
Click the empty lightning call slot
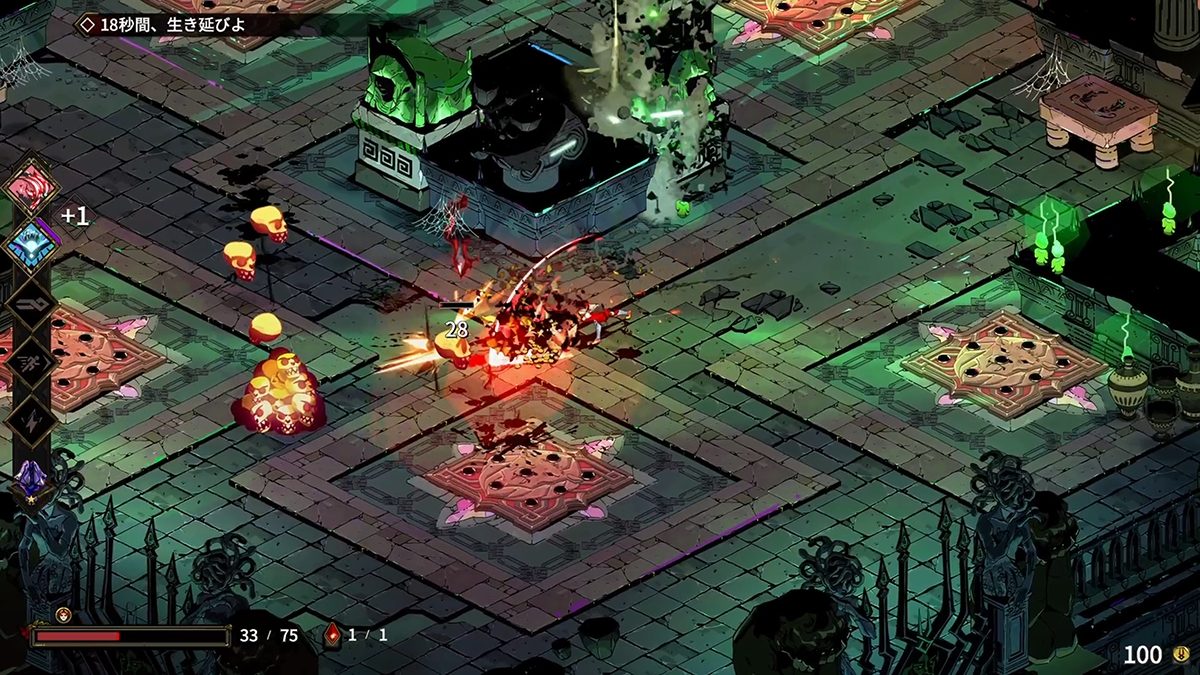[x=31, y=417]
